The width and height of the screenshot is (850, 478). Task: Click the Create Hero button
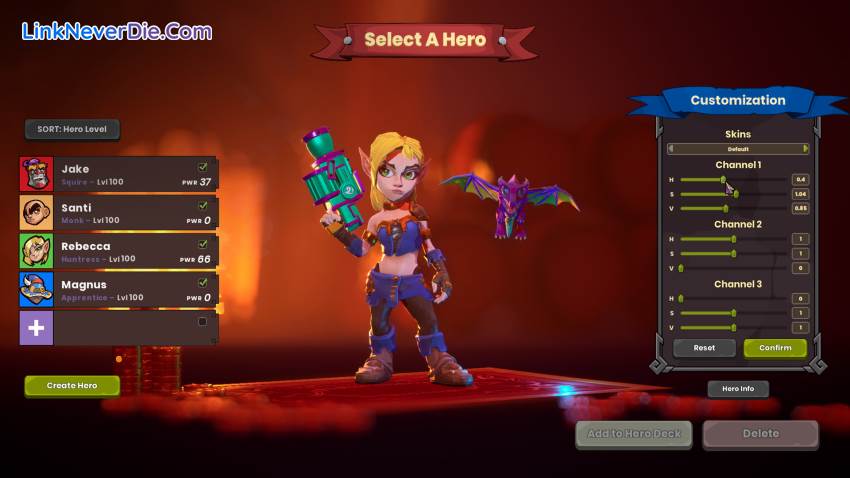pos(72,385)
